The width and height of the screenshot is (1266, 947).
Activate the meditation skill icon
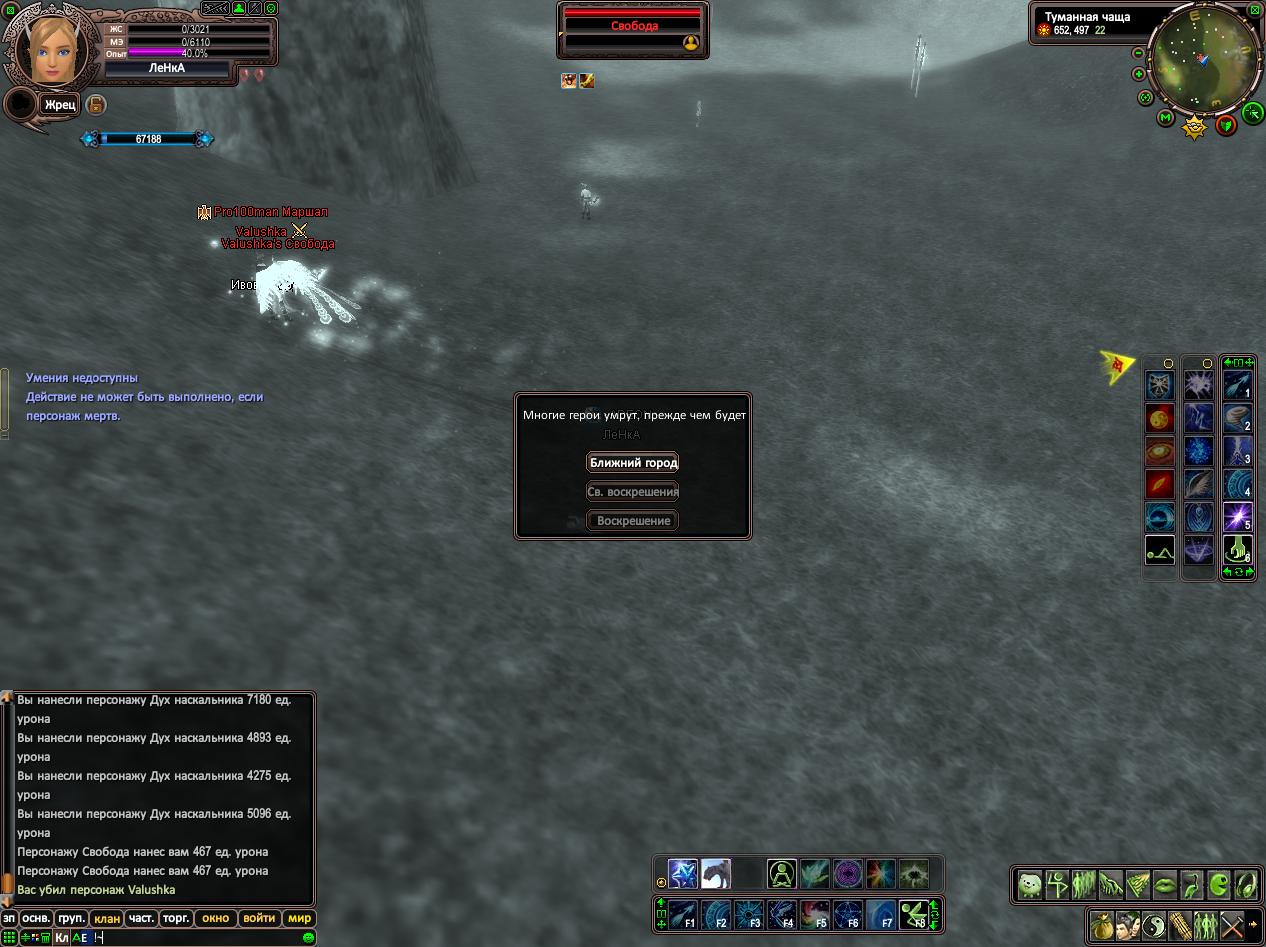coord(781,874)
